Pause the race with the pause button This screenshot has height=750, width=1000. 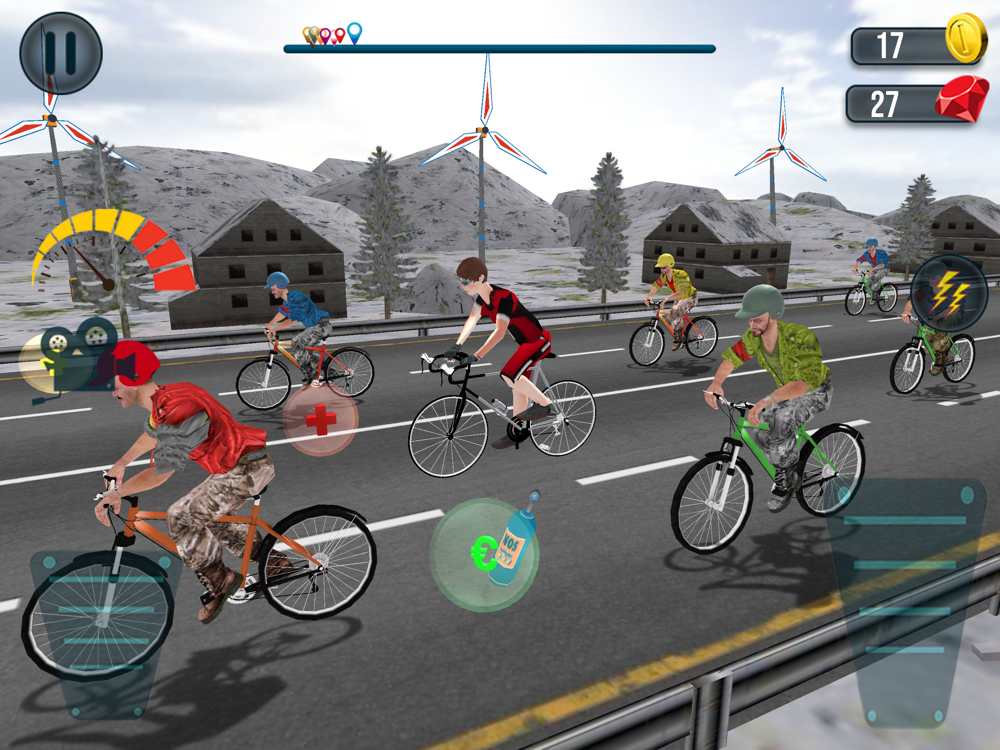coord(61,53)
